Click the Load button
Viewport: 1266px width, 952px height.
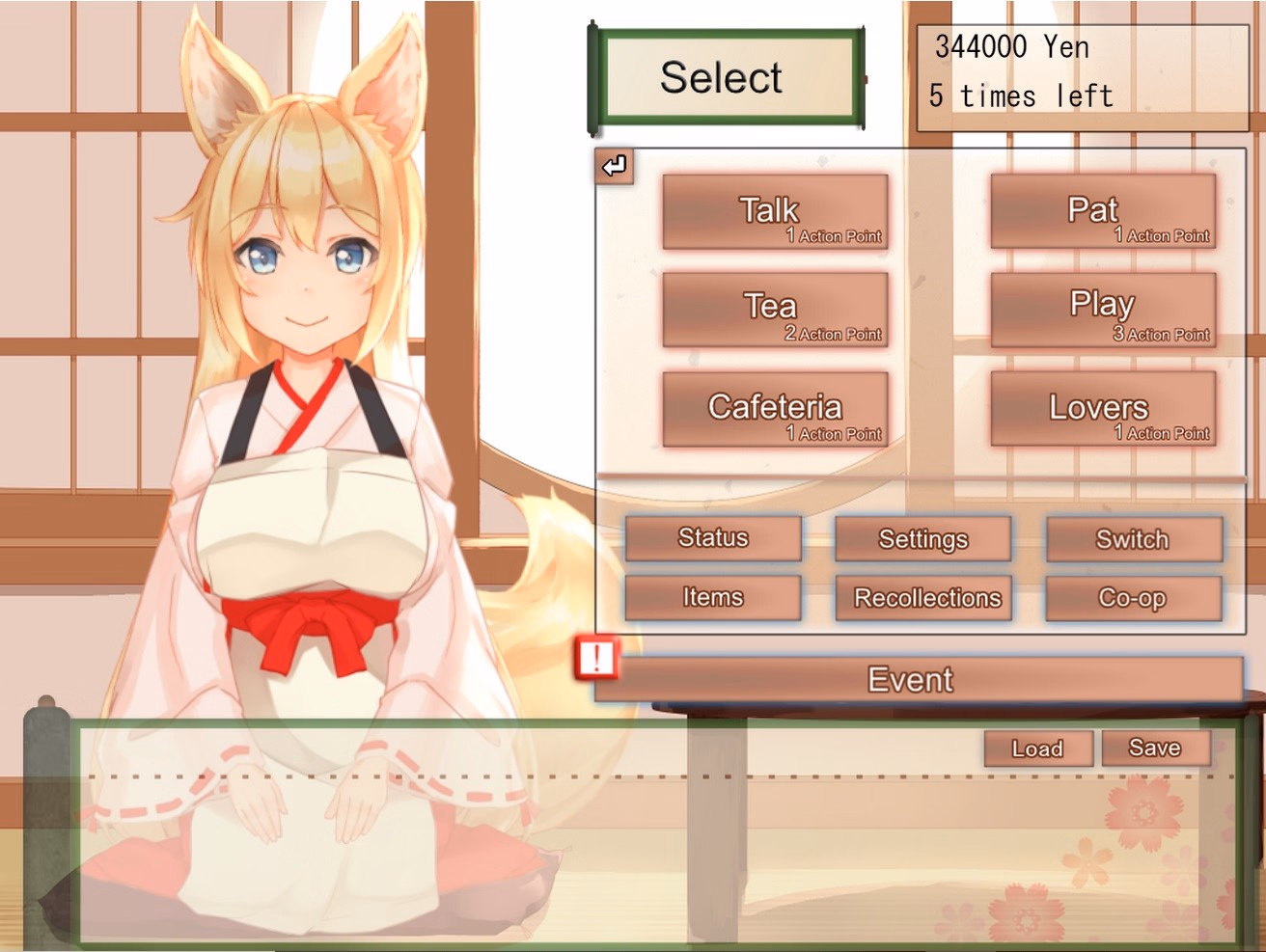click(1037, 748)
